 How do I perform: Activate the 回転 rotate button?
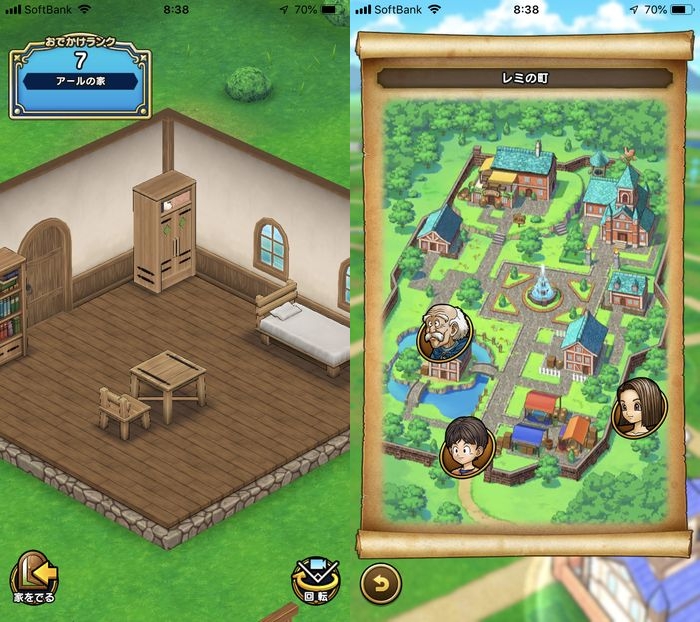(x=315, y=581)
